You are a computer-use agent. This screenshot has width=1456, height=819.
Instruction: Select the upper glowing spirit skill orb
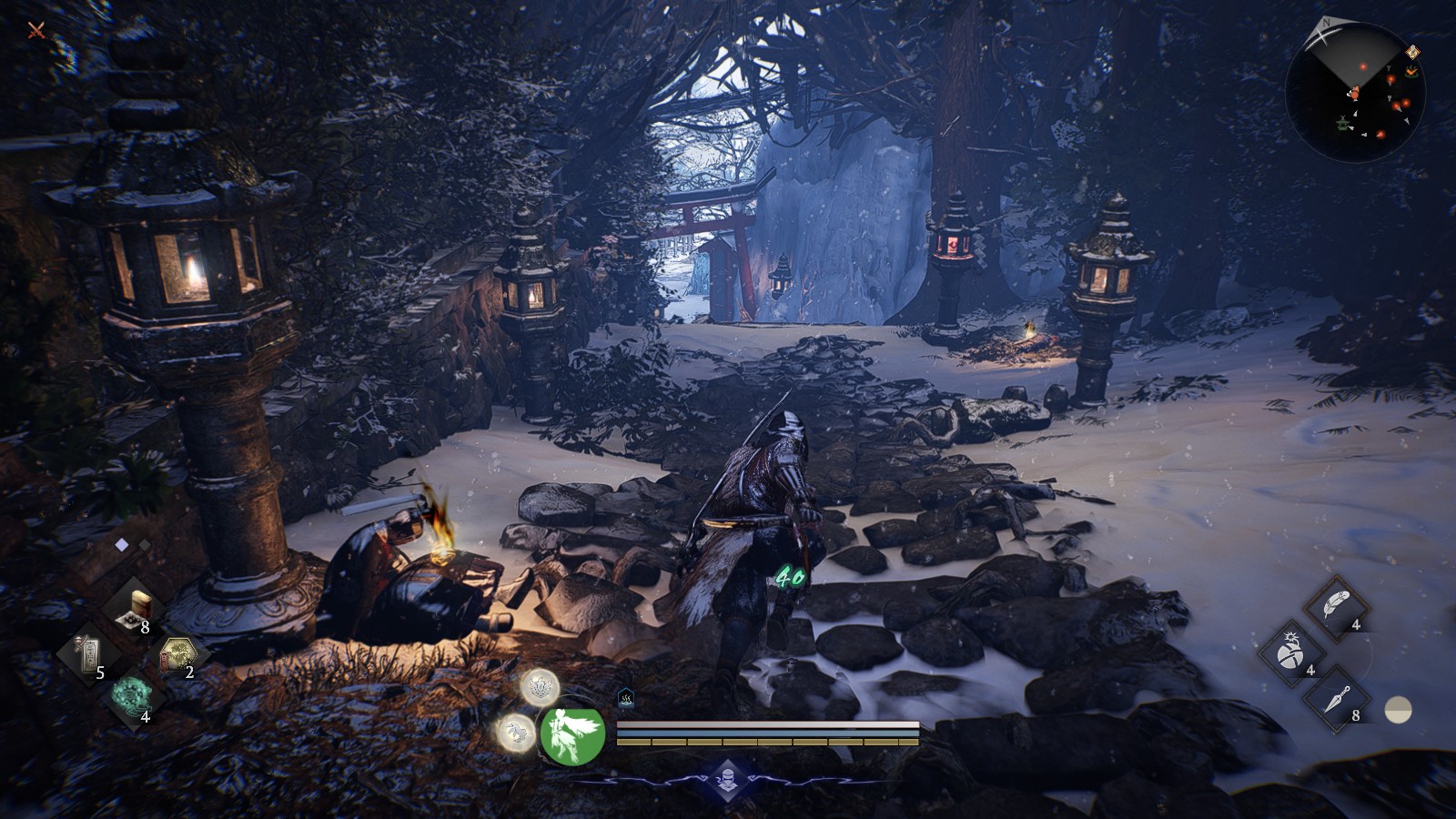click(540, 687)
